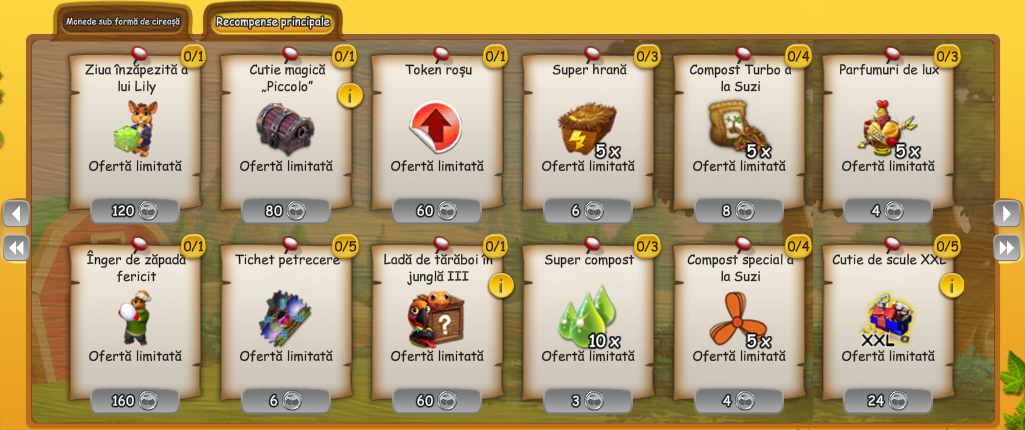Go to the next page of rewards
This screenshot has height=430, width=1025.
coord(1006,213)
